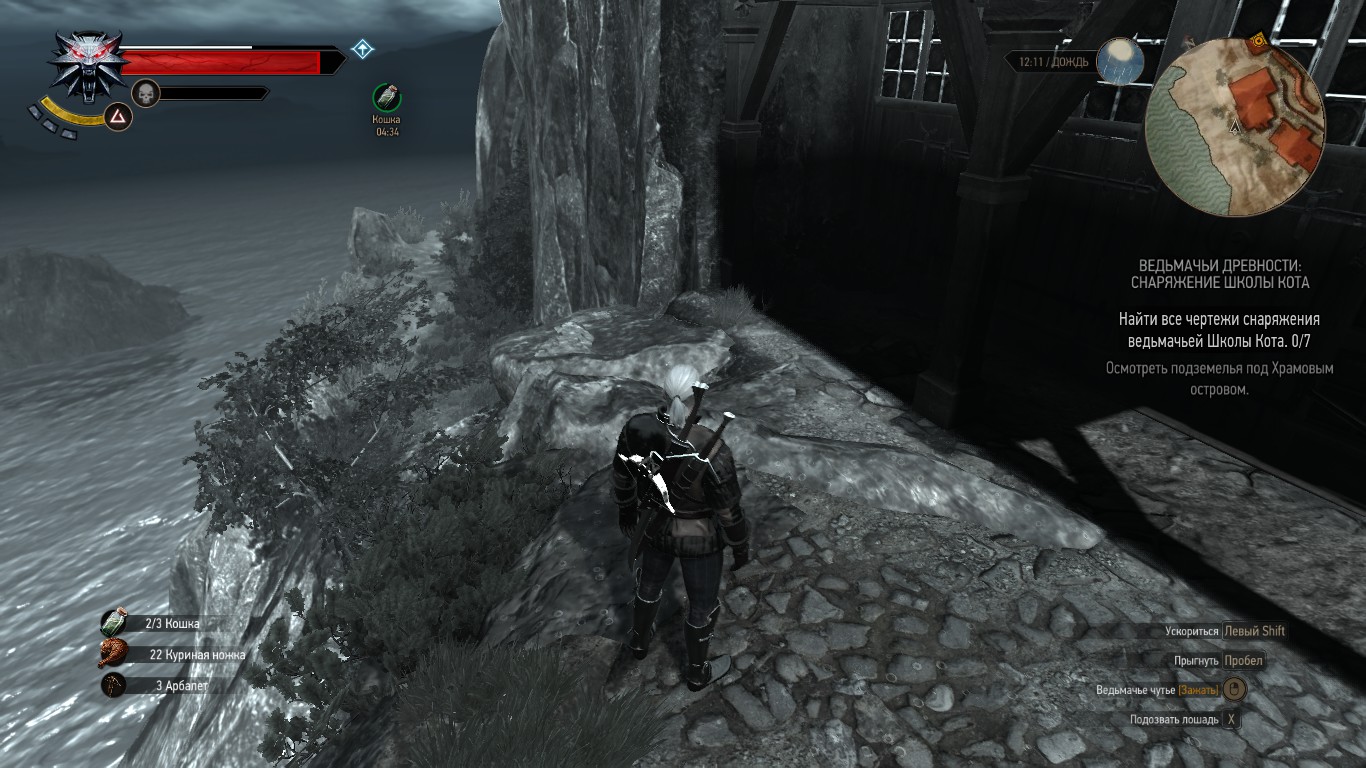Viewport: 1366px width, 768px height.
Task: Use the Куриная ножка food slot
Action: tap(114, 655)
